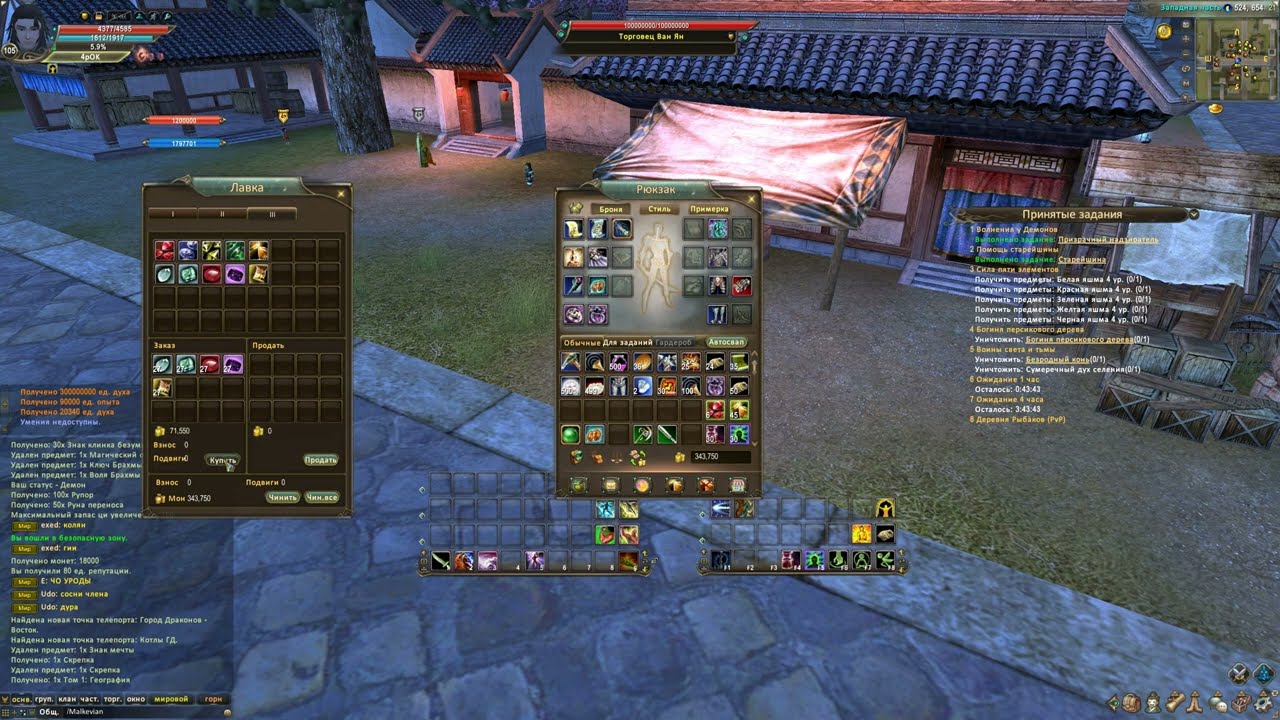
Task: Switch to shop page II tab
Action: coord(222,214)
